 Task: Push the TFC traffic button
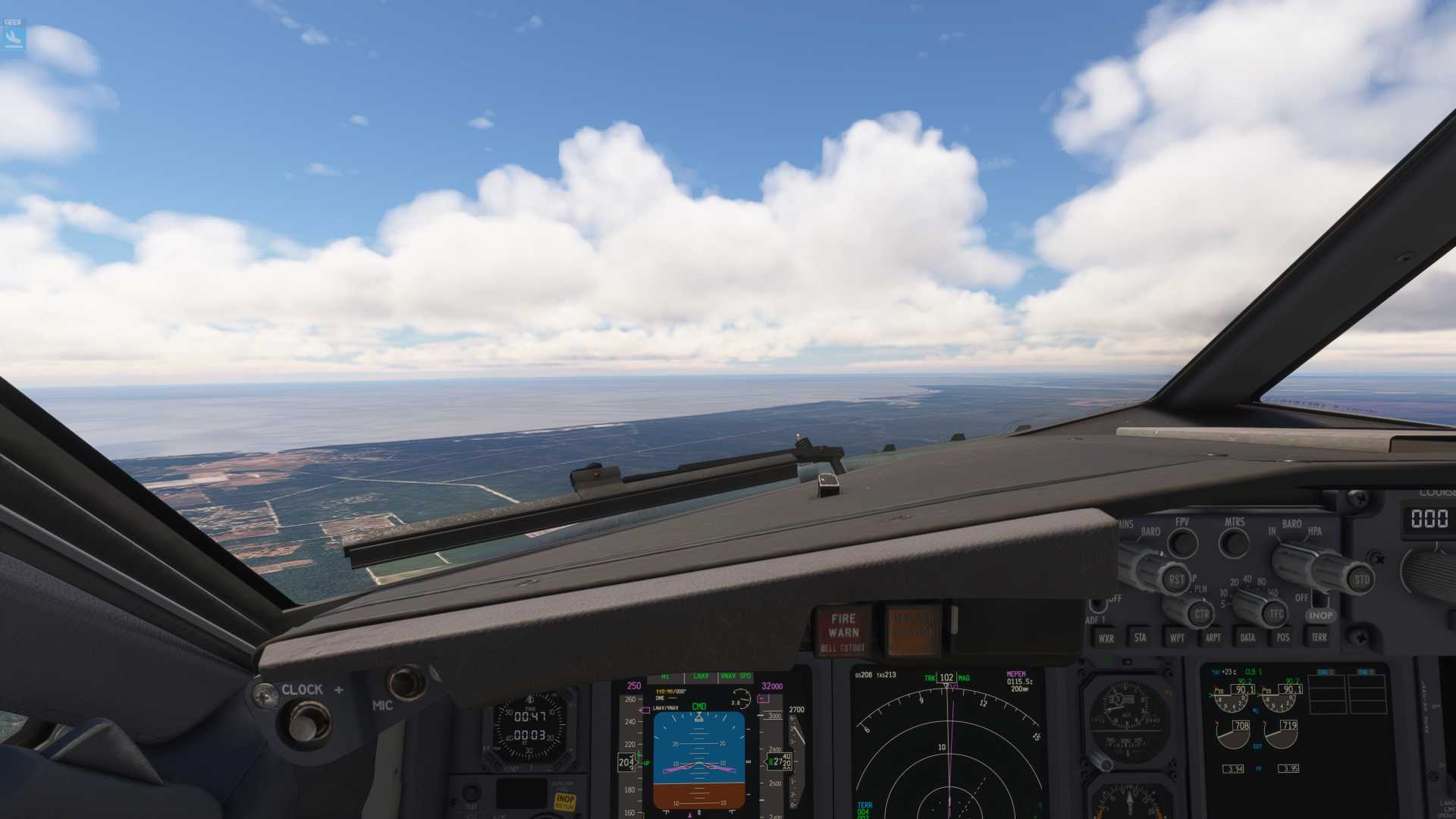(1276, 614)
